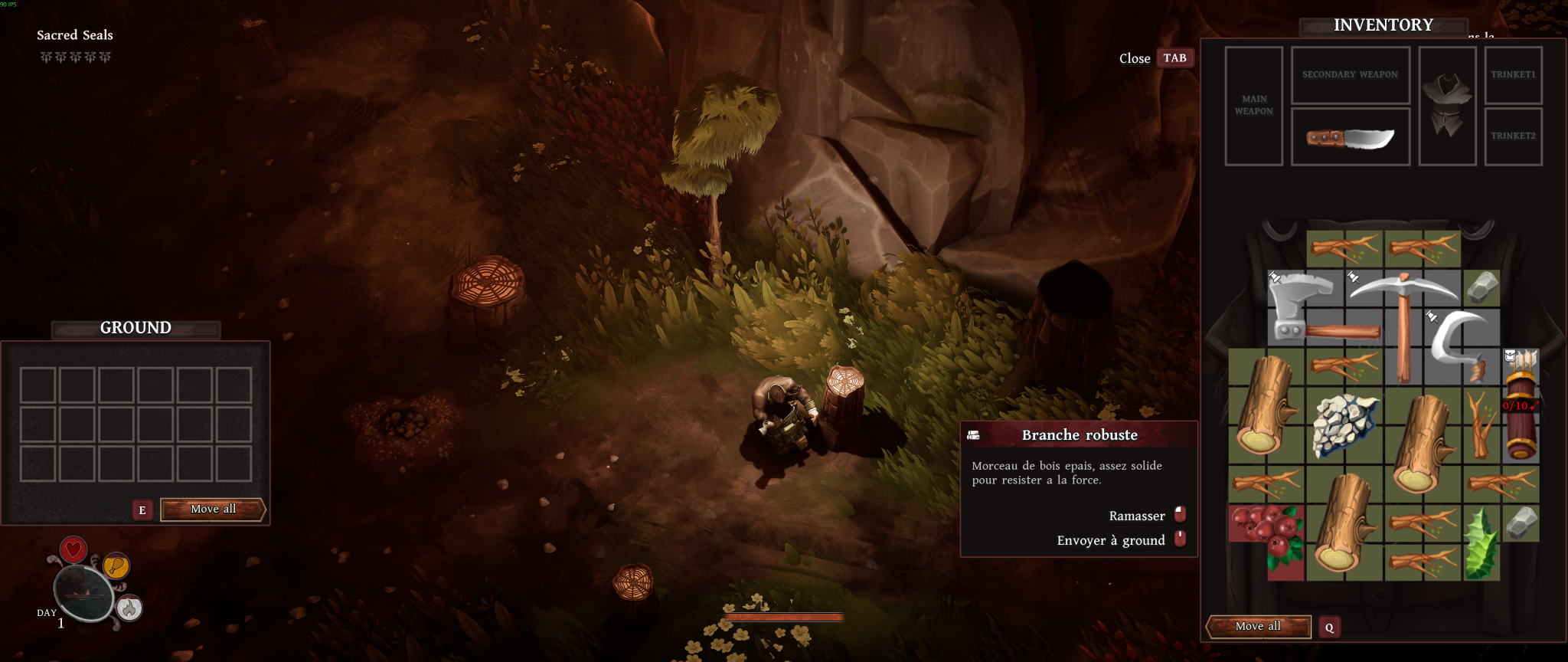This screenshot has height=662, width=1568.
Task: Click the Trinket2 slot
Action: tap(1513, 136)
